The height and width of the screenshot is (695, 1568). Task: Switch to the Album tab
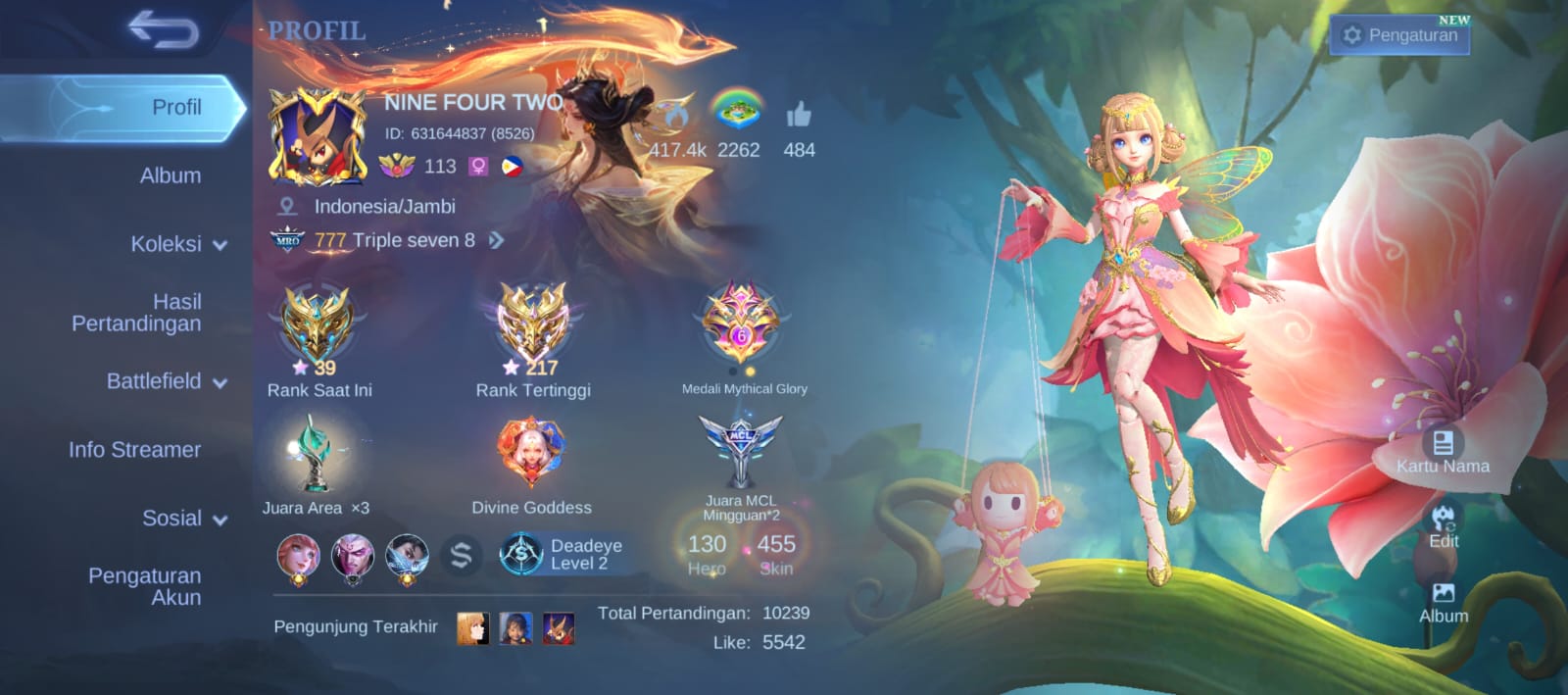pos(170,175)
